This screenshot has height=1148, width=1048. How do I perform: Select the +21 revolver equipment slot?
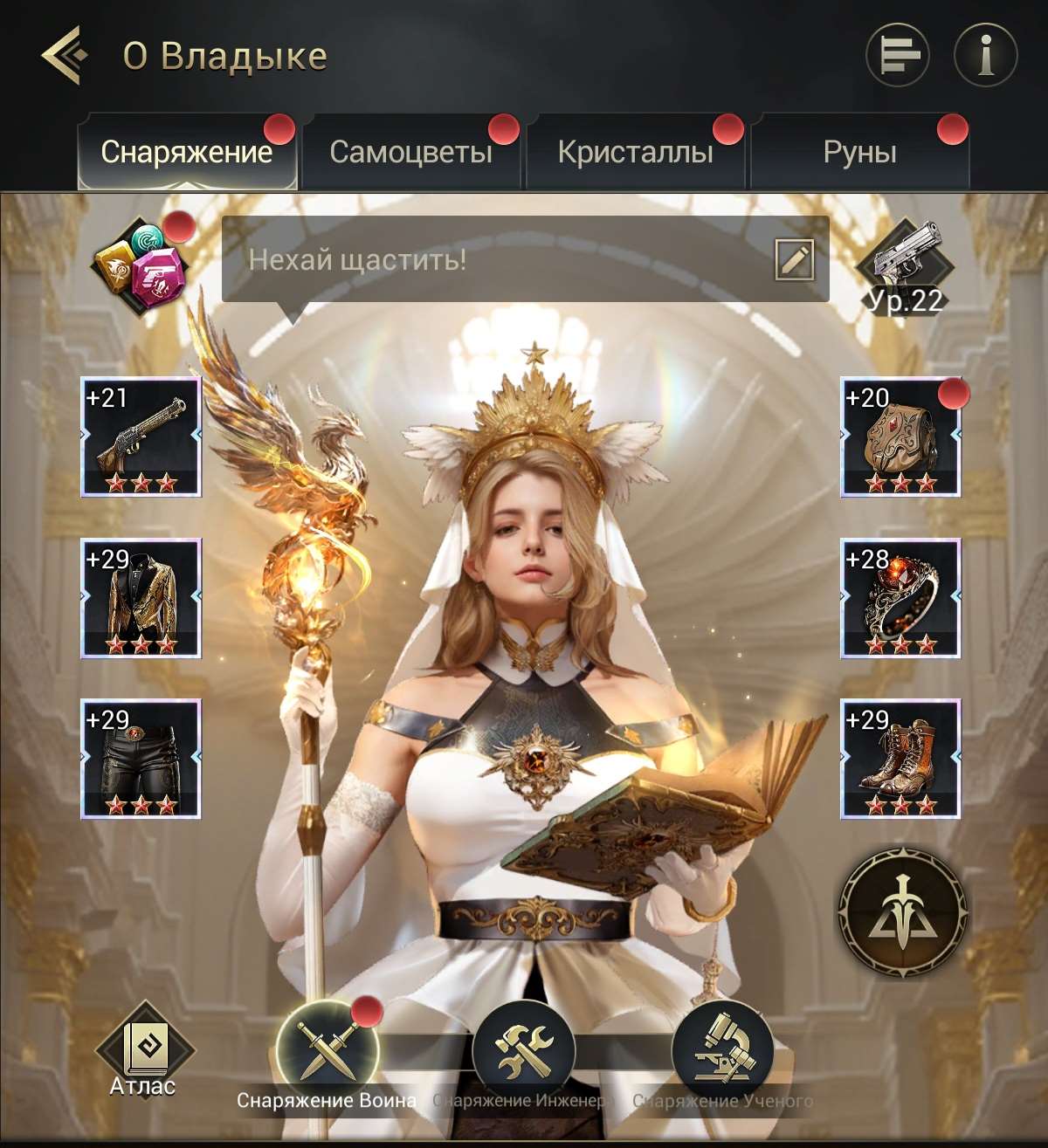pos(141,437)
